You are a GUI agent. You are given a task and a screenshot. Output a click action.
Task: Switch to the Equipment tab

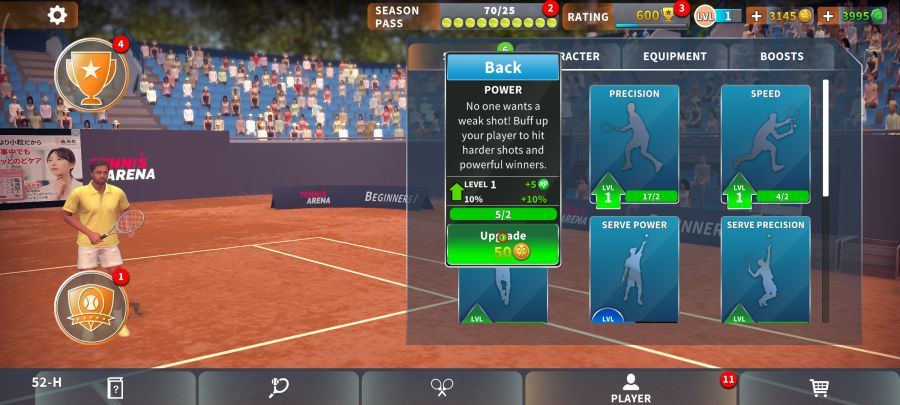[675, 57]
